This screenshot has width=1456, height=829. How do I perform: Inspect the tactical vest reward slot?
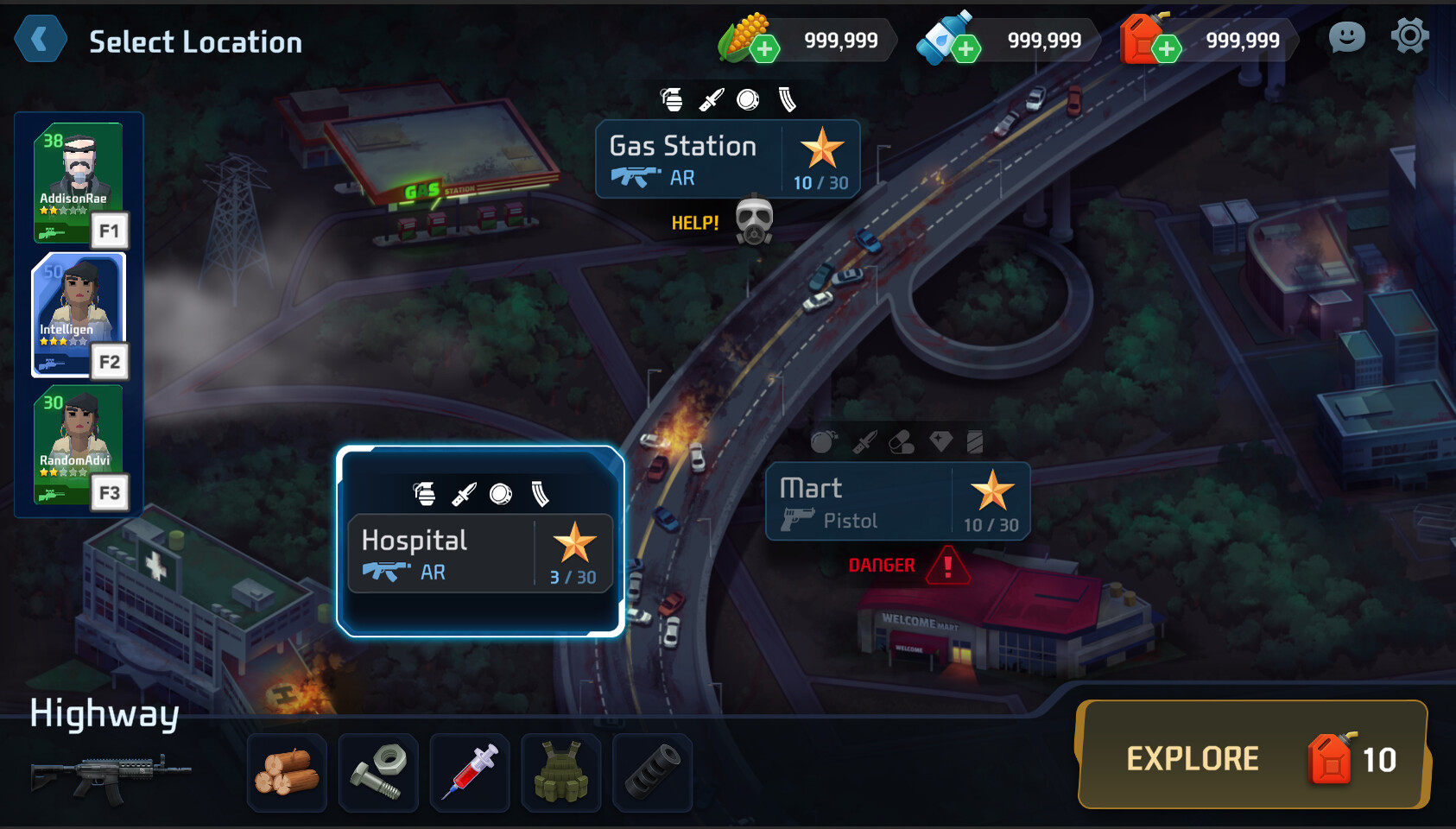(x=561, y=773)
